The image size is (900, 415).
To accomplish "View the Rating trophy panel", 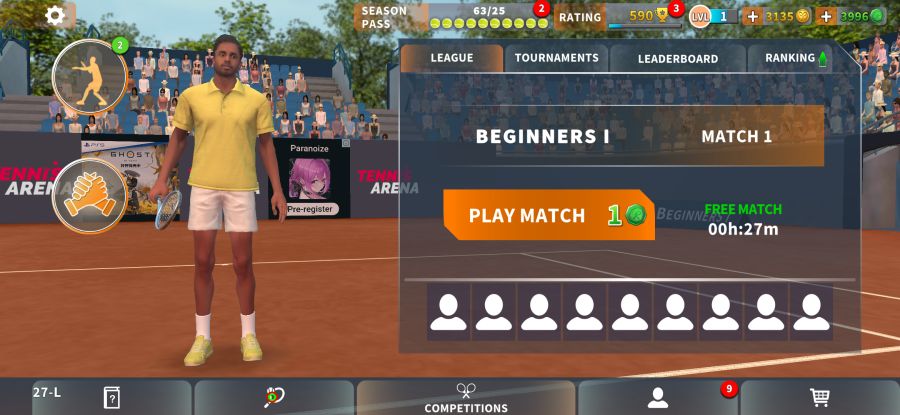I will 620,17.
